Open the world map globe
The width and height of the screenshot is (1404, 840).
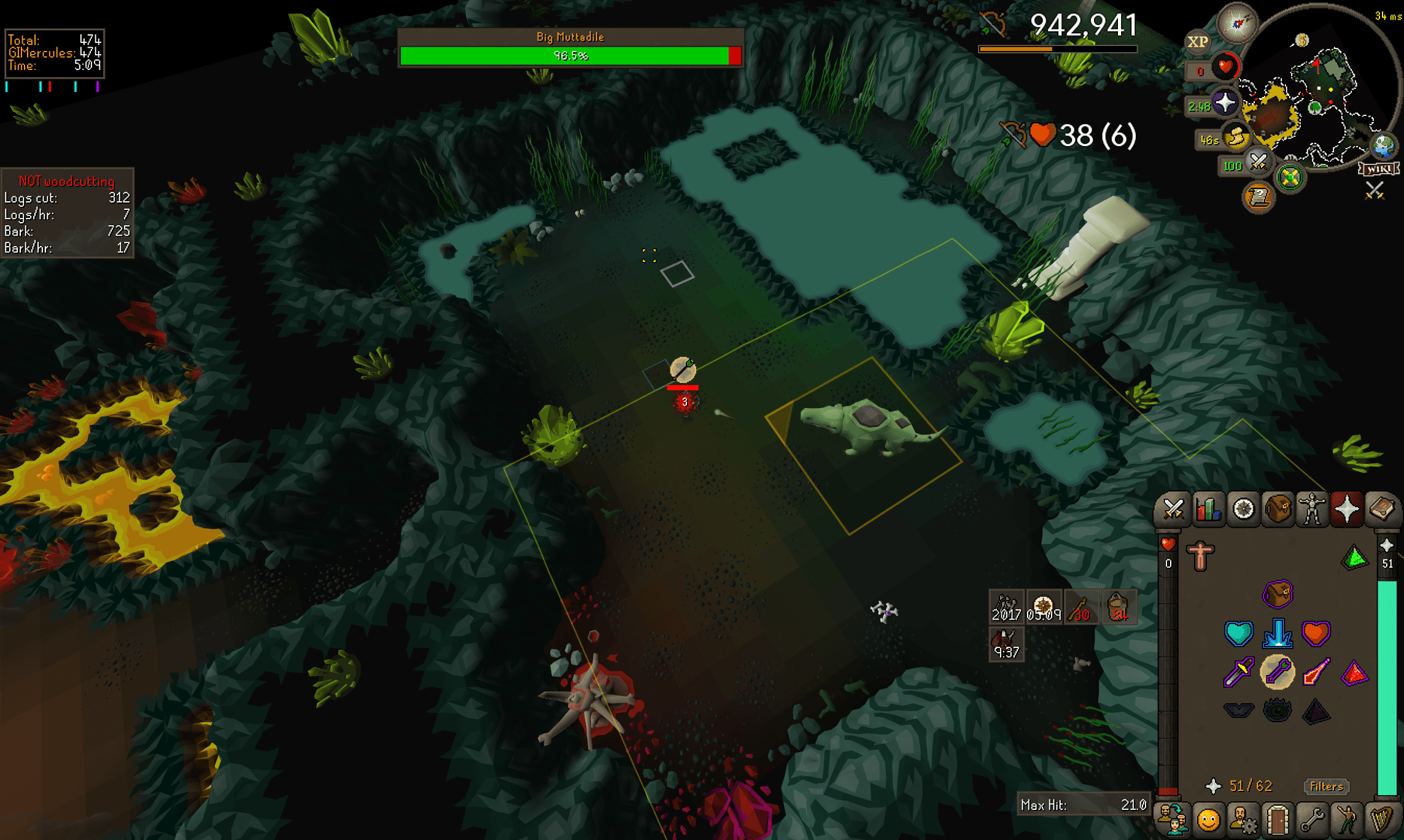click(1384, 146)
